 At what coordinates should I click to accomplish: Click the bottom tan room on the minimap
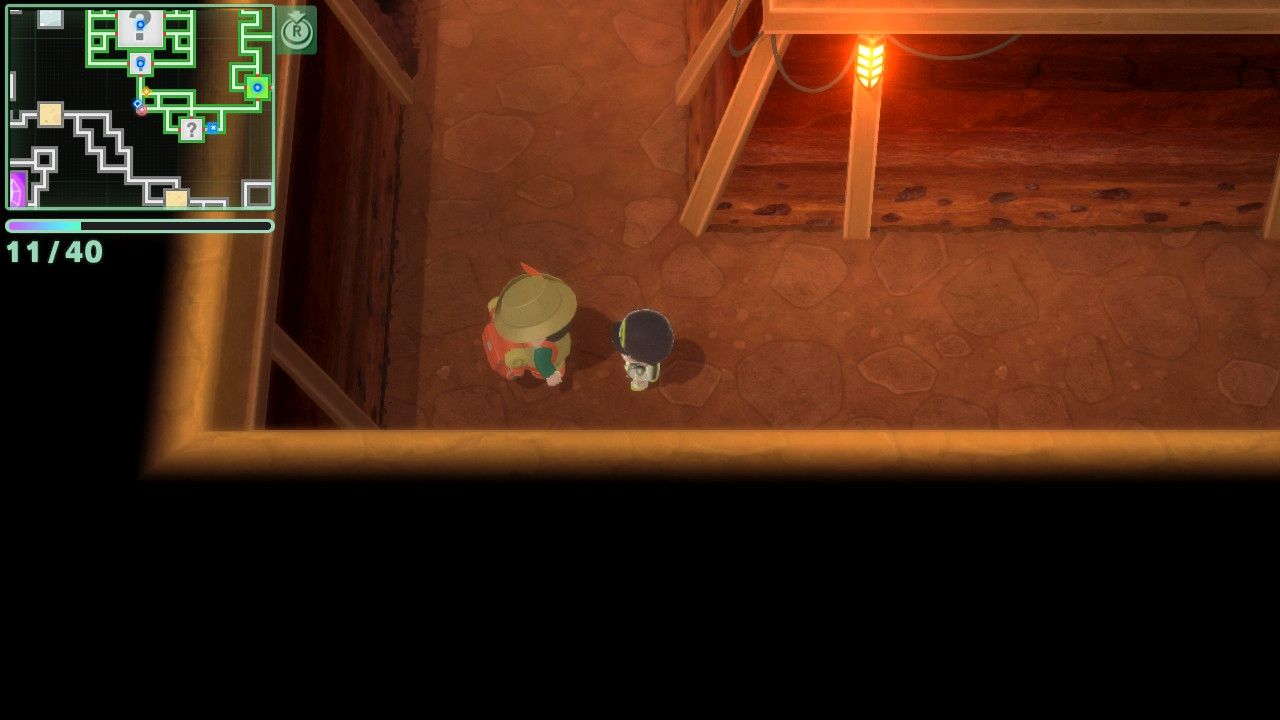coord(176,196)
